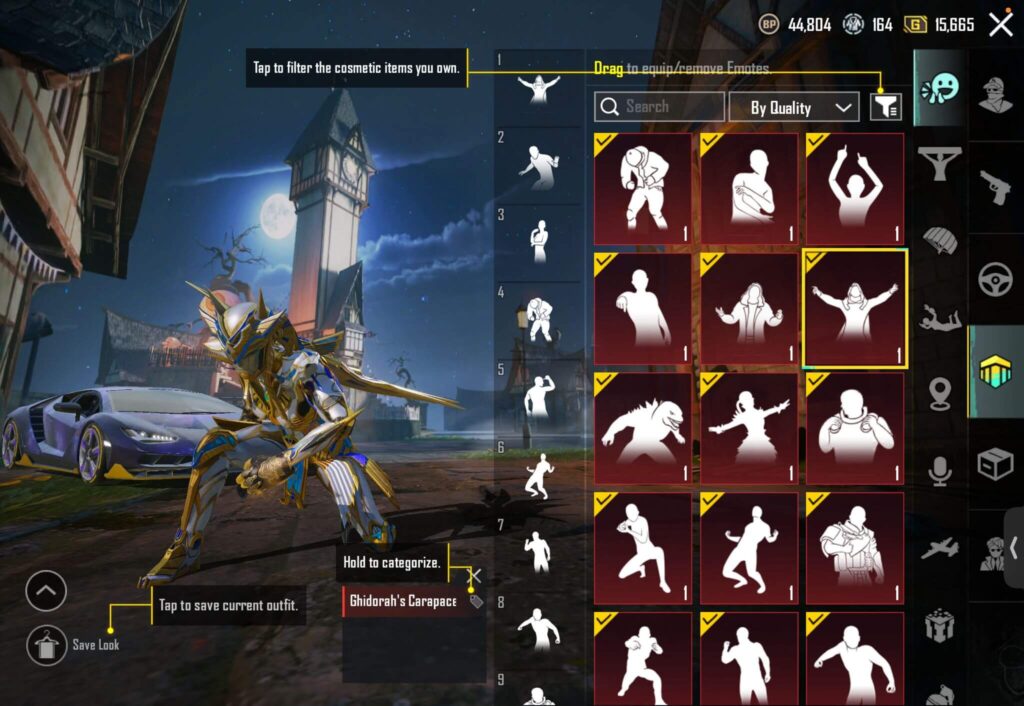The width and height of the screenshot is (1024, 706).
Task: Pick the armored soldier emote tile
Action: pos(855,547)
